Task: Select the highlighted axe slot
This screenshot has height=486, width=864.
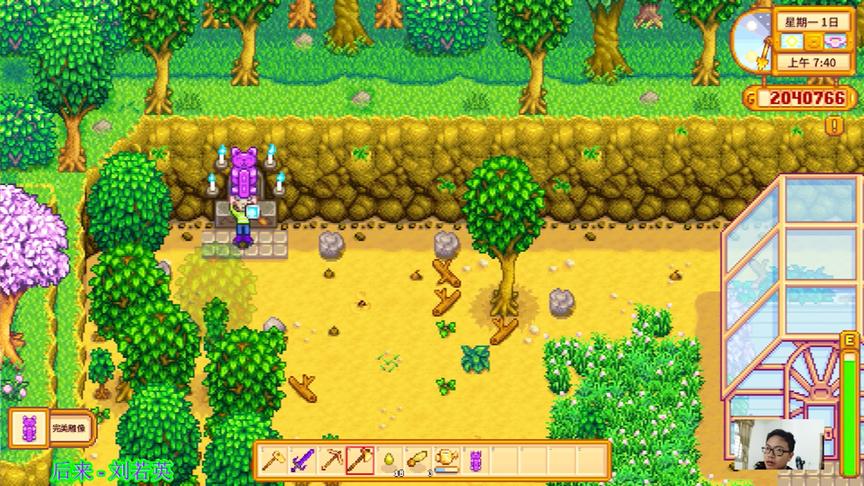Action: (359, 461)
